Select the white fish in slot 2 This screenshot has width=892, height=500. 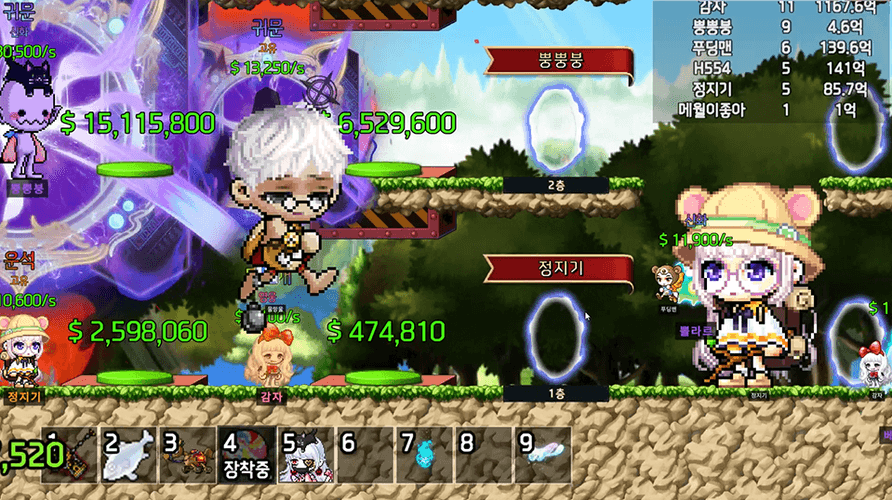tap(129, 456)
